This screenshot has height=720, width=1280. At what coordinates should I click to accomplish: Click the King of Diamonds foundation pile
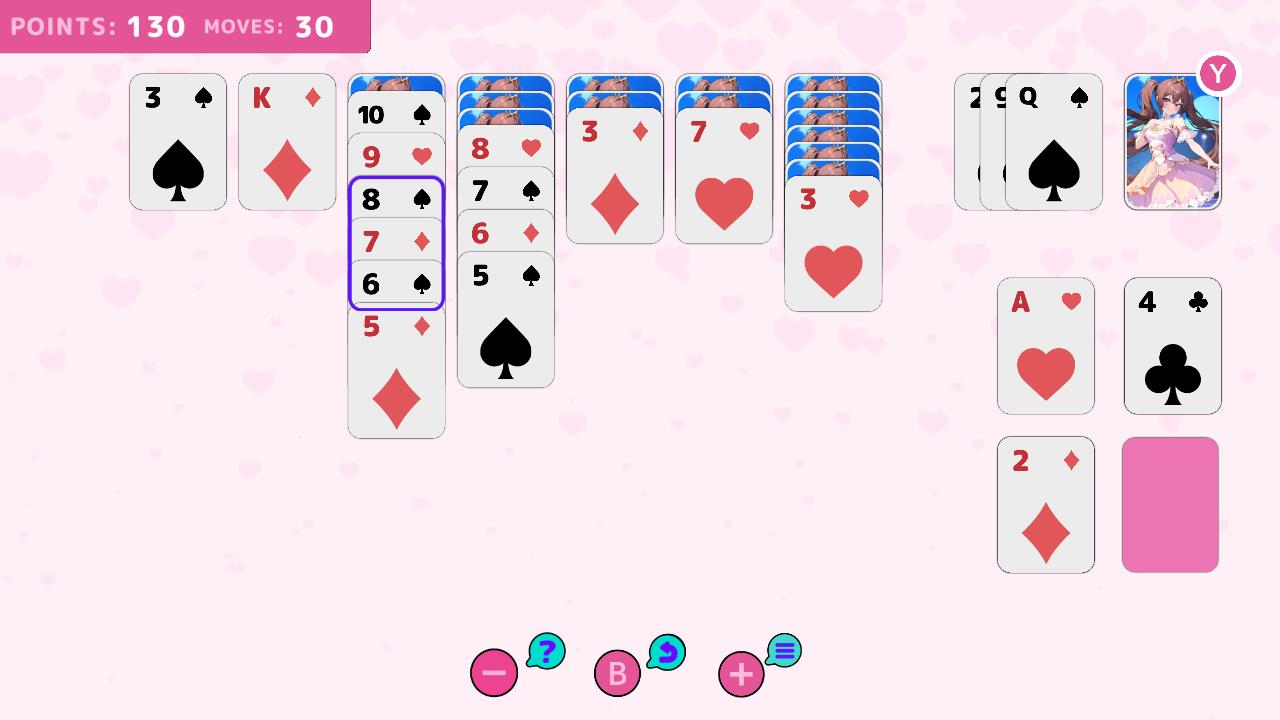click(287, 141)
